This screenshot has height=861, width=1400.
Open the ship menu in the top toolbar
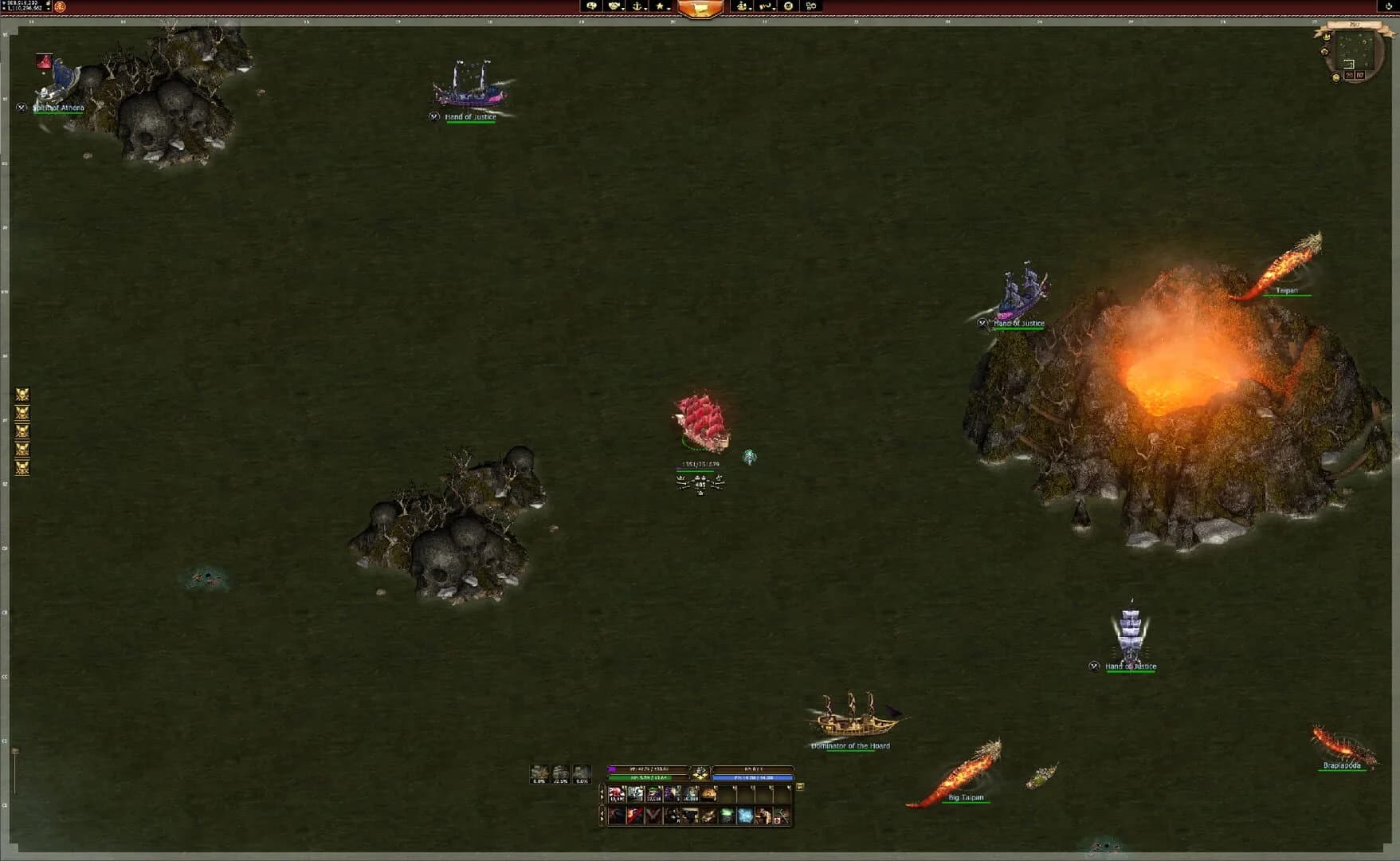(741, 6)
